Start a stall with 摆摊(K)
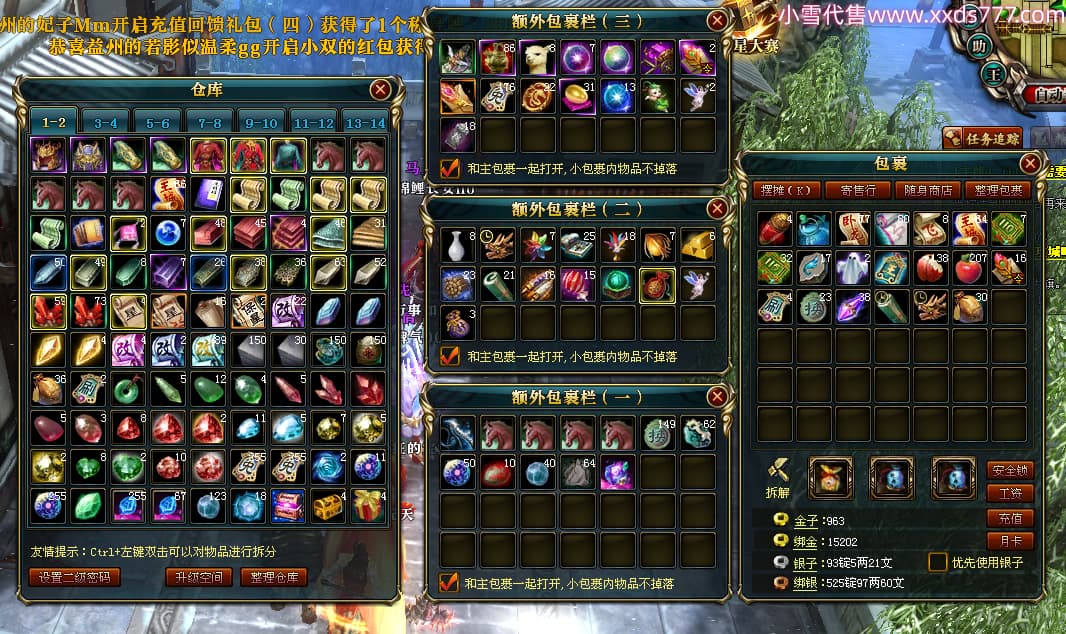 click(787, 190)
